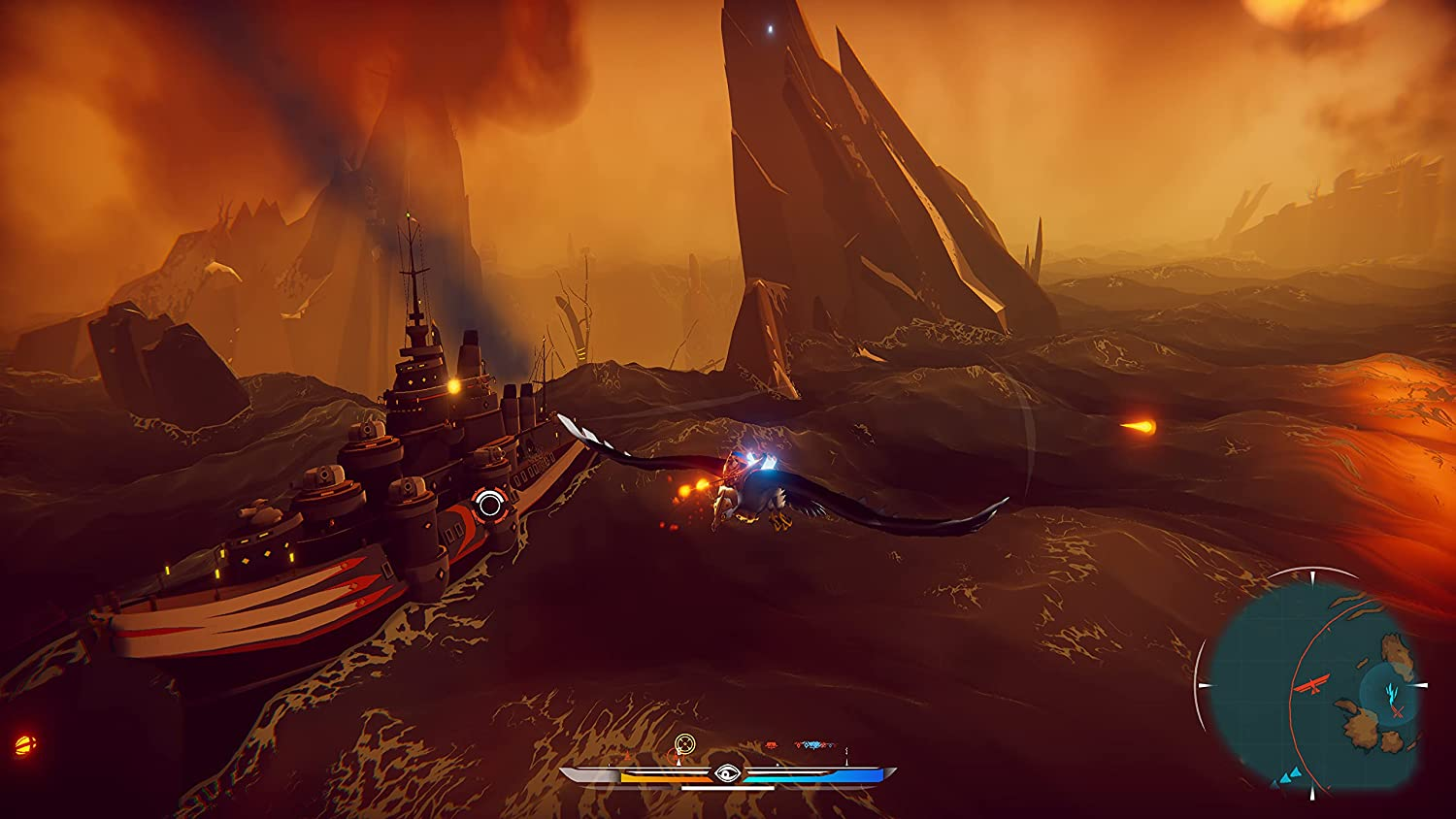The image size is (1456, 819).
Task: Click the red X objective marker on the minimap
Action: pyautogui.click(x=1397, y=710)
